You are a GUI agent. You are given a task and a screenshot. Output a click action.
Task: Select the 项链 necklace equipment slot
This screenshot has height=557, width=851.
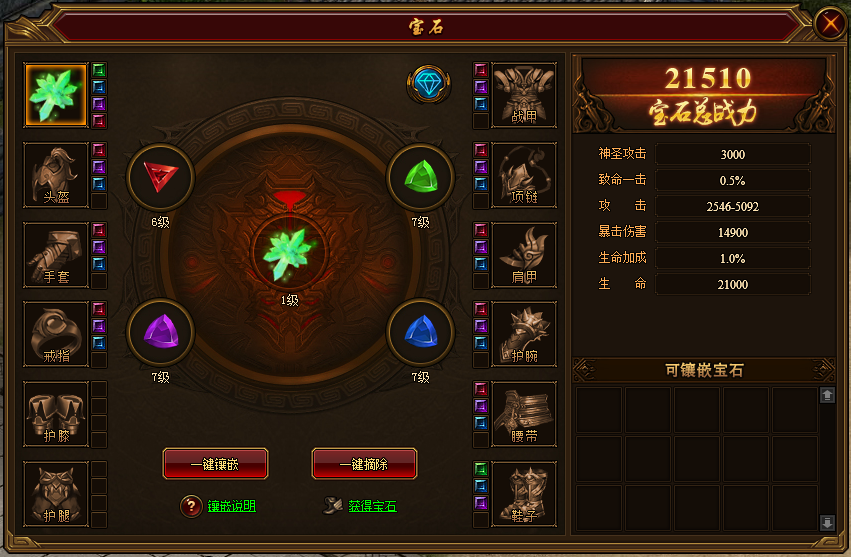(524, 175)
